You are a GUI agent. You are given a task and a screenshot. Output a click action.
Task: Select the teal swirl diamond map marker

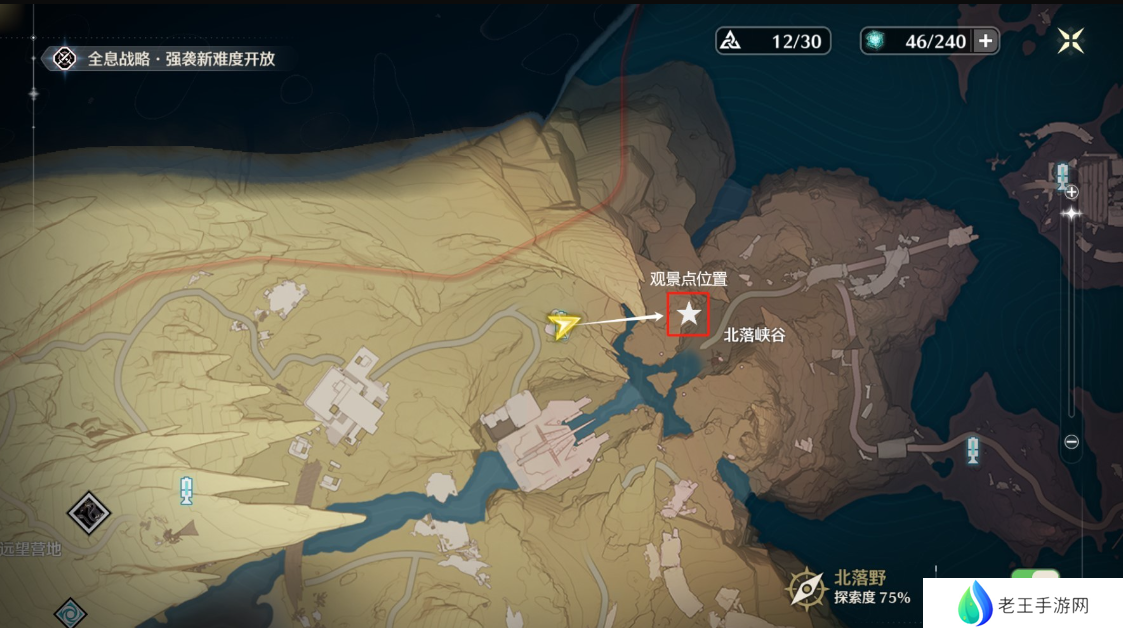[x=69, y=611]
